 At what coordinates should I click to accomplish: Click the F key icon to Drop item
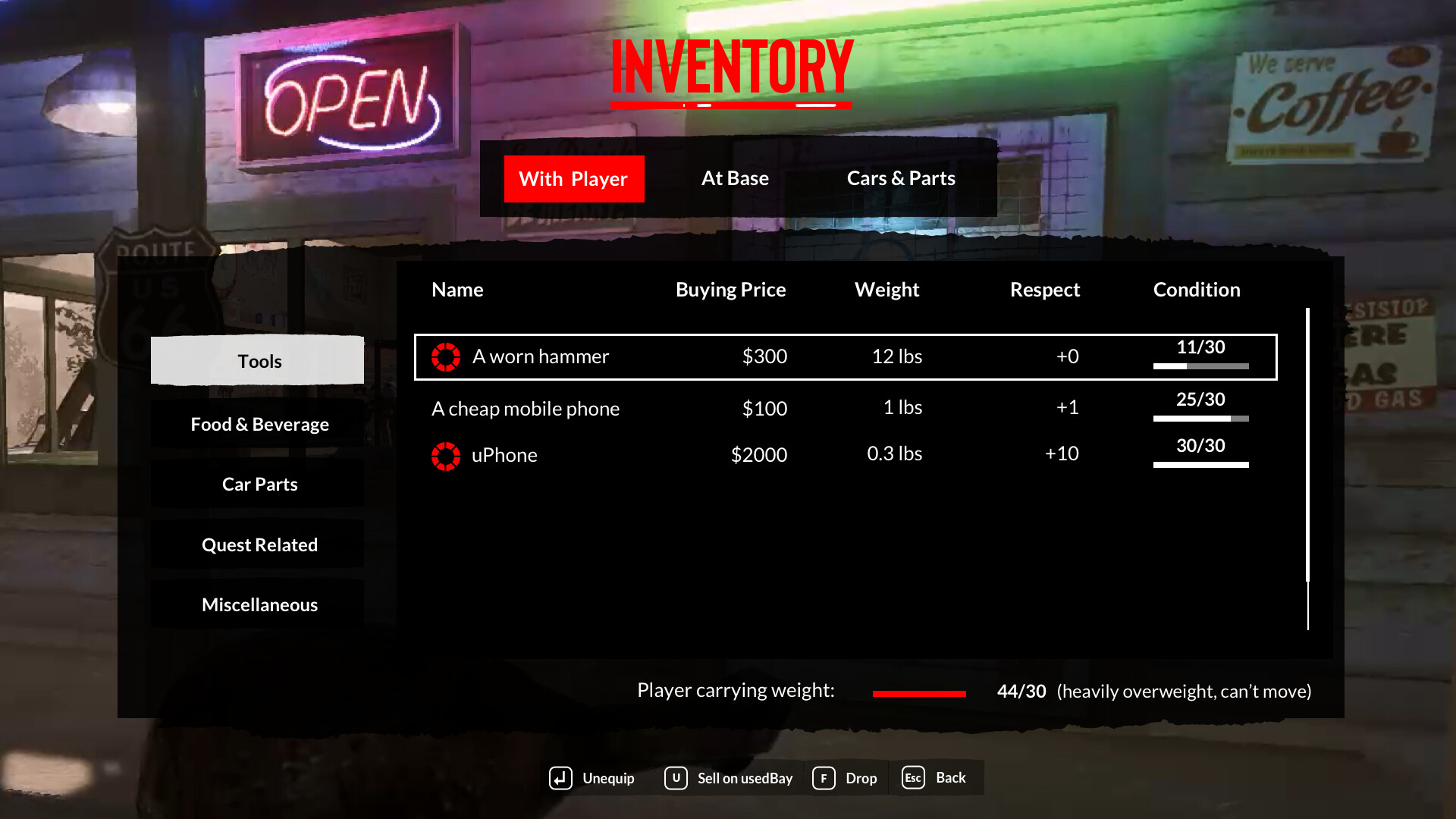tap(824, 778)
